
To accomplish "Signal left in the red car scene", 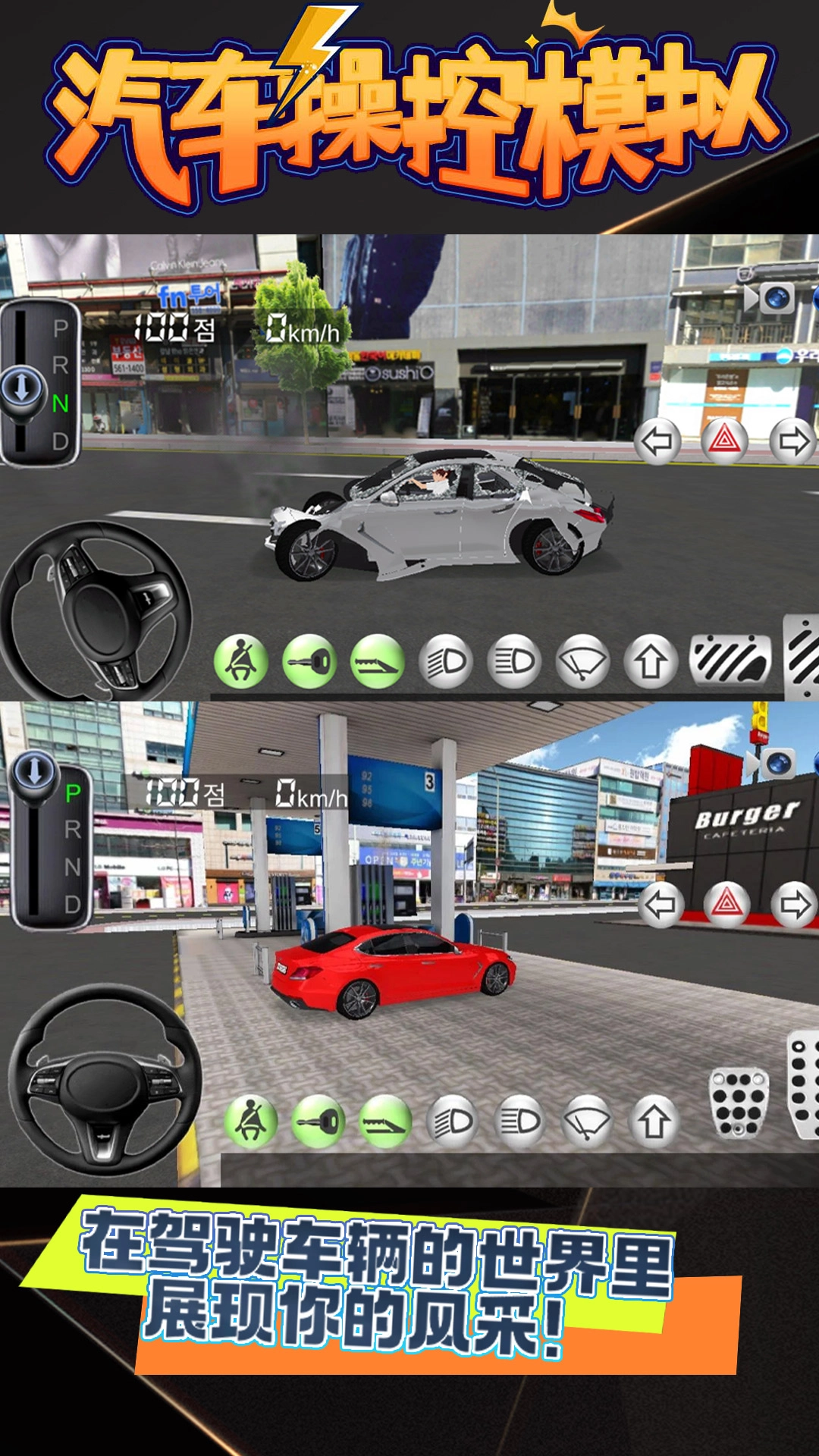I will (660, 904).
